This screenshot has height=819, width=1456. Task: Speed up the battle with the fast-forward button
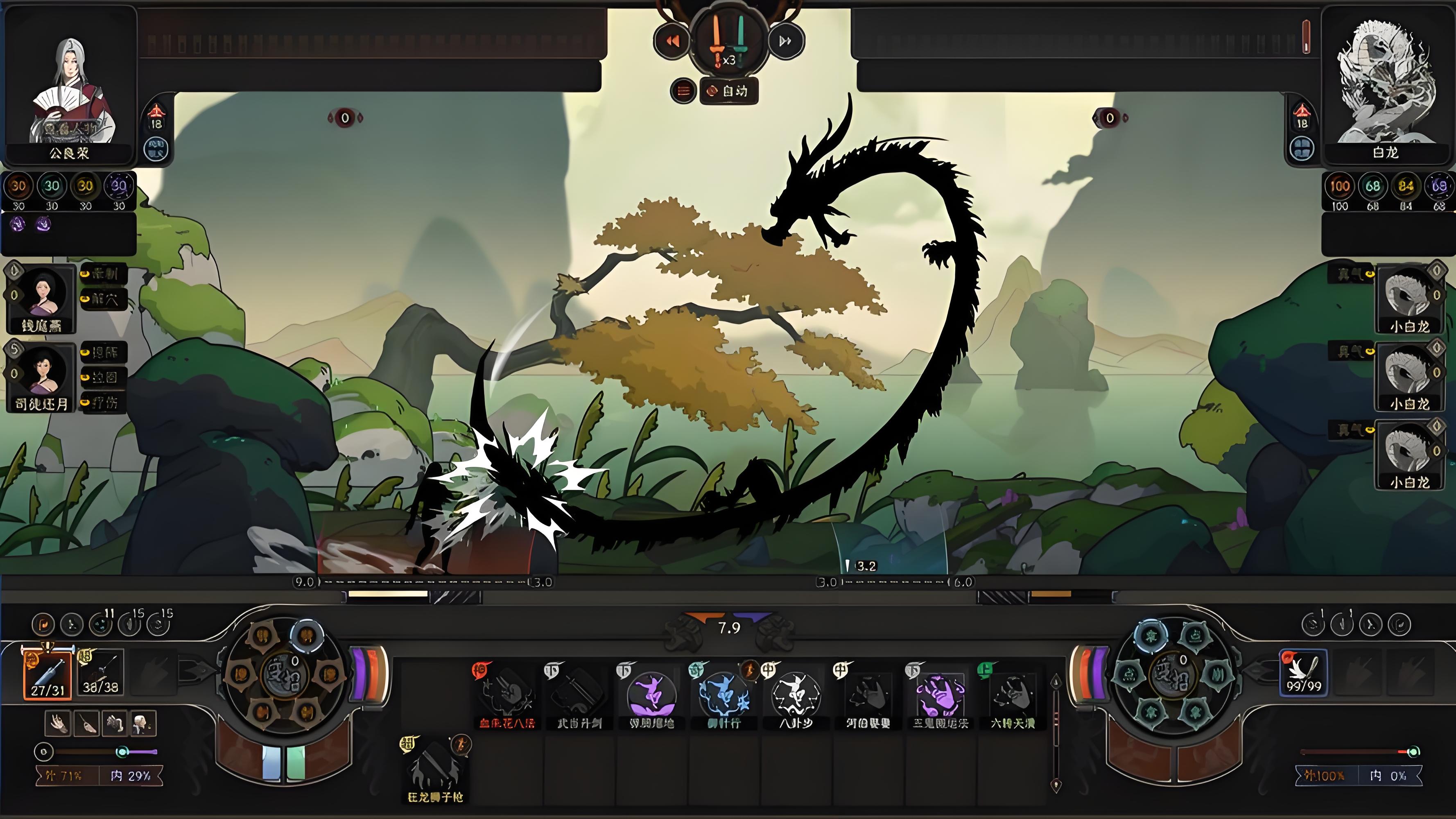click(x=785, y=41)
